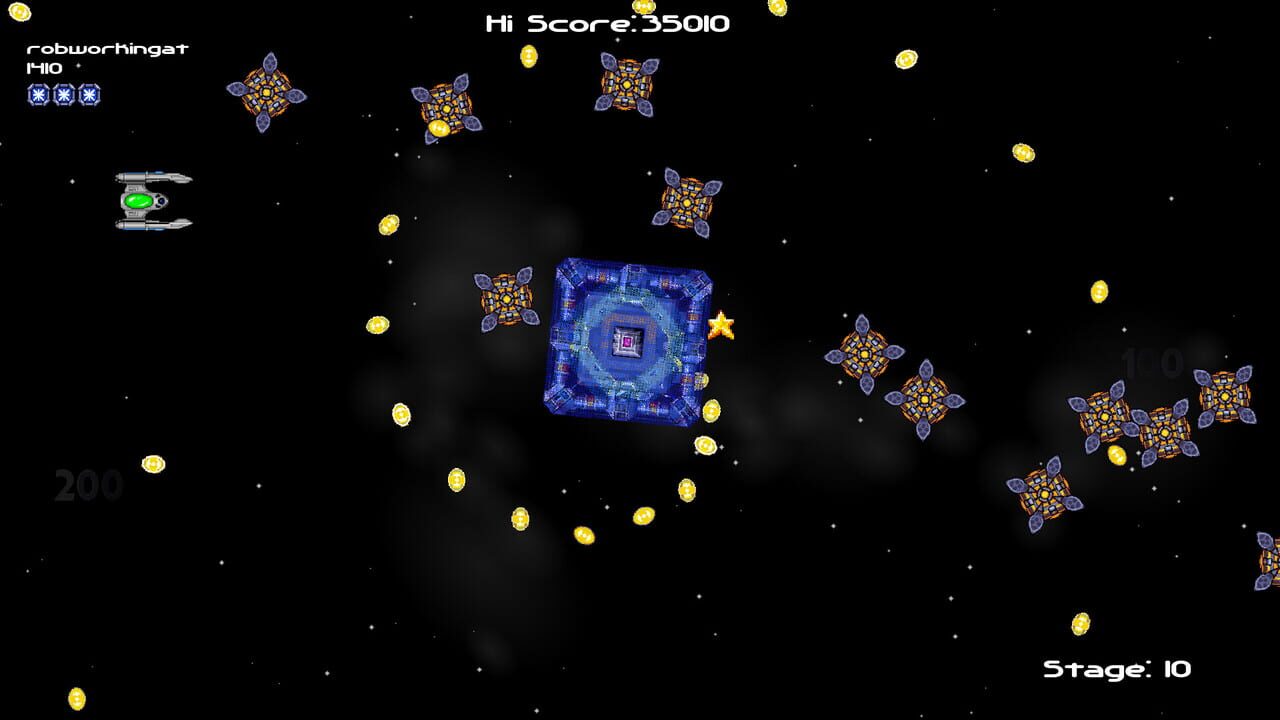Click the golden star power-up beside the boss
This screenshot has width=1280, height=720.
722,325
